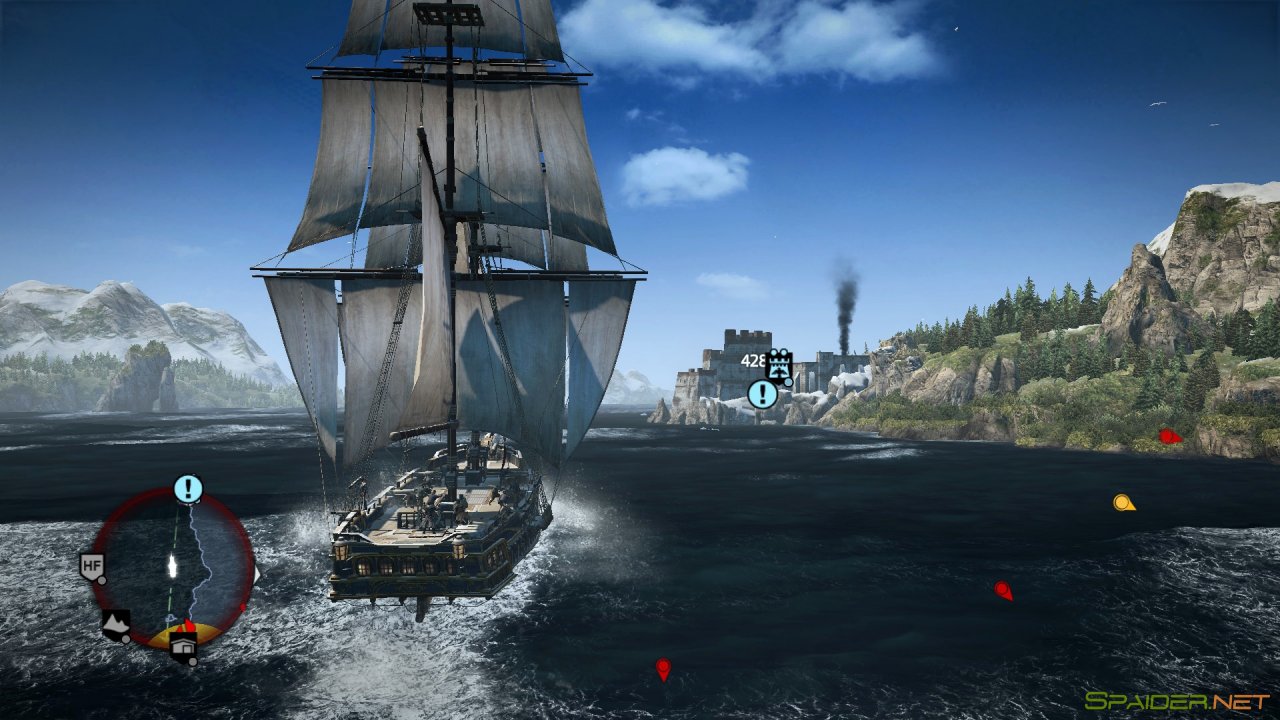Click the general store house icon on the minimap
Screen dimensions: 1280x720
point(184,645)
